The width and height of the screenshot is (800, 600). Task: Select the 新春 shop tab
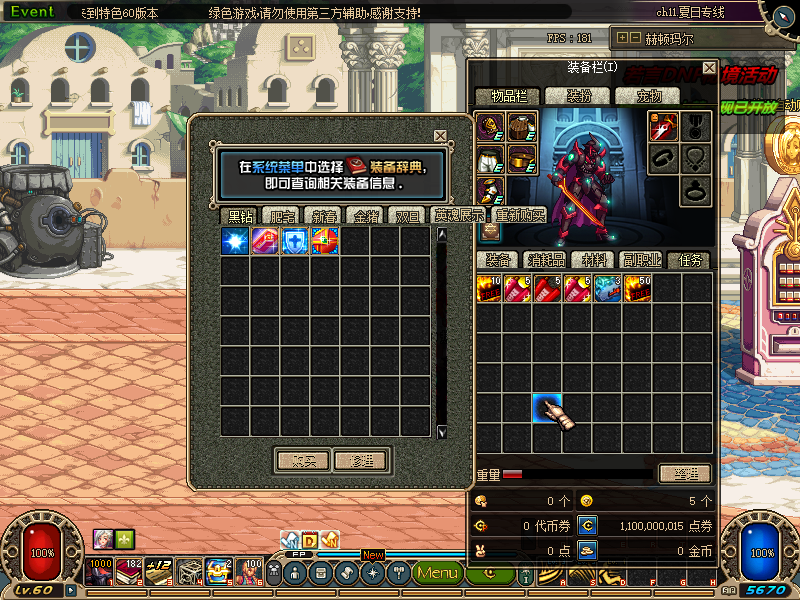click(x=324, y=216)
